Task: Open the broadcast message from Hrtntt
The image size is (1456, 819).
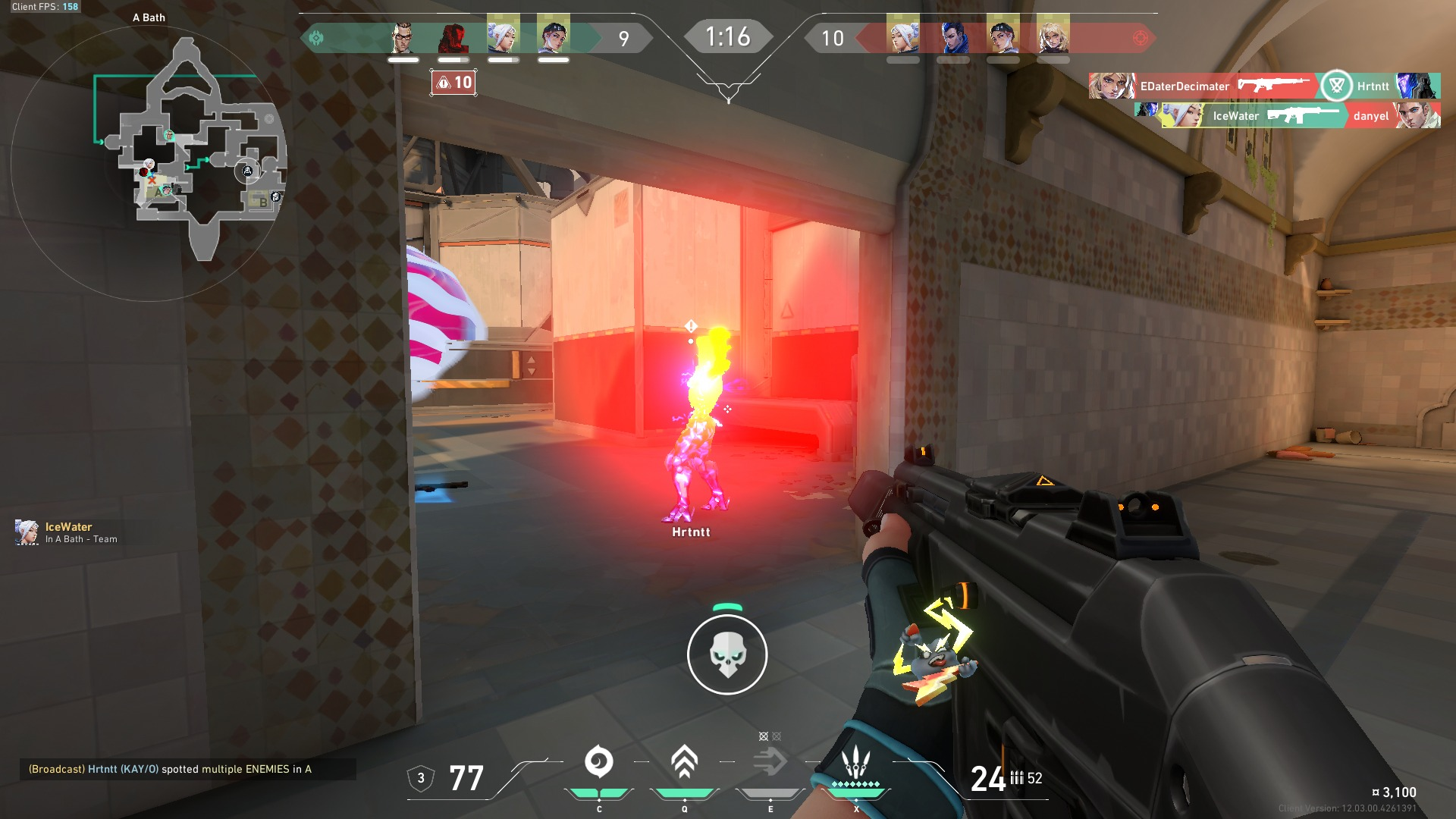Action: point(170,769)
